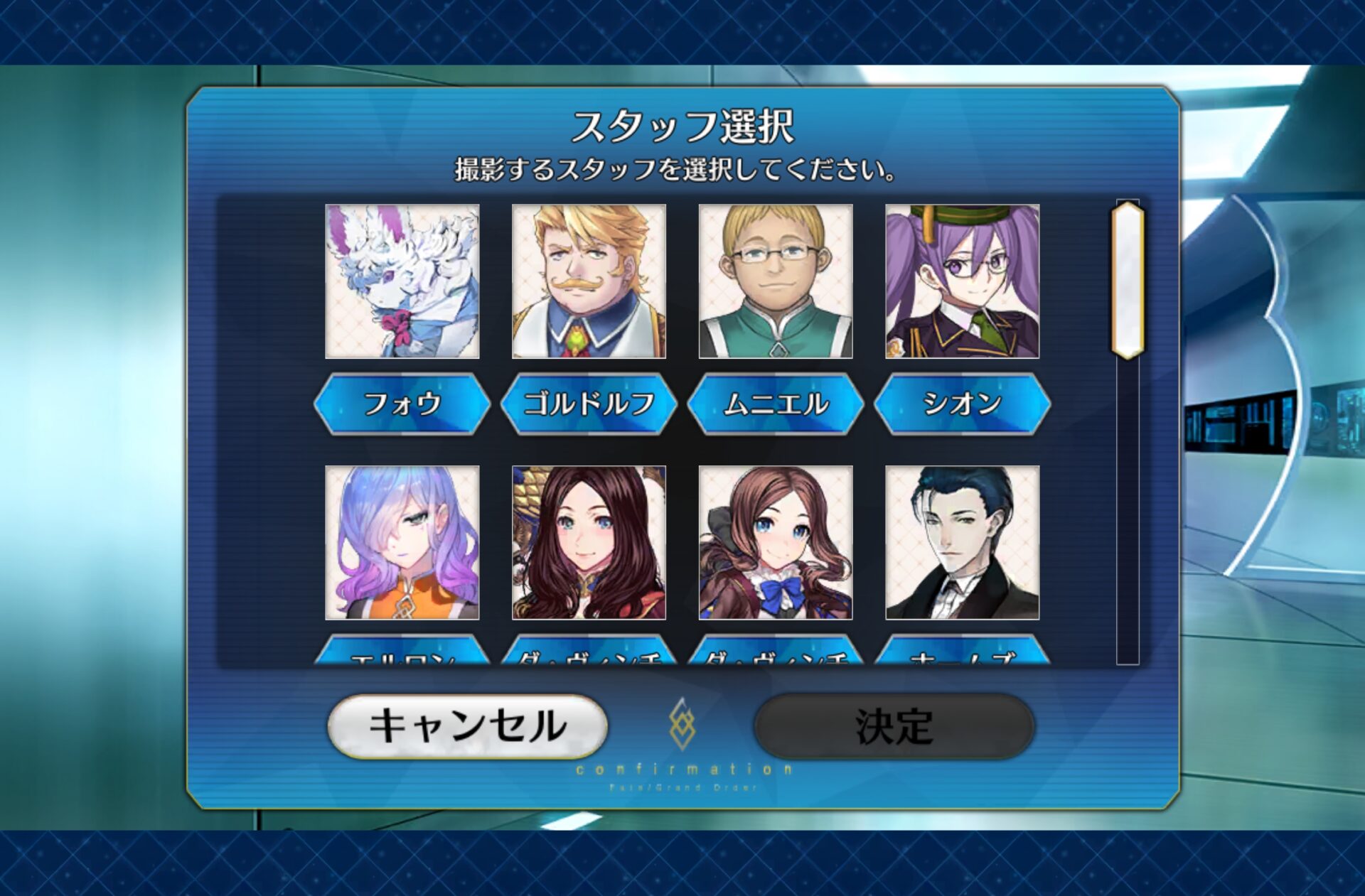
Task: Click the フォウ name button
Action: pos(402,404)
